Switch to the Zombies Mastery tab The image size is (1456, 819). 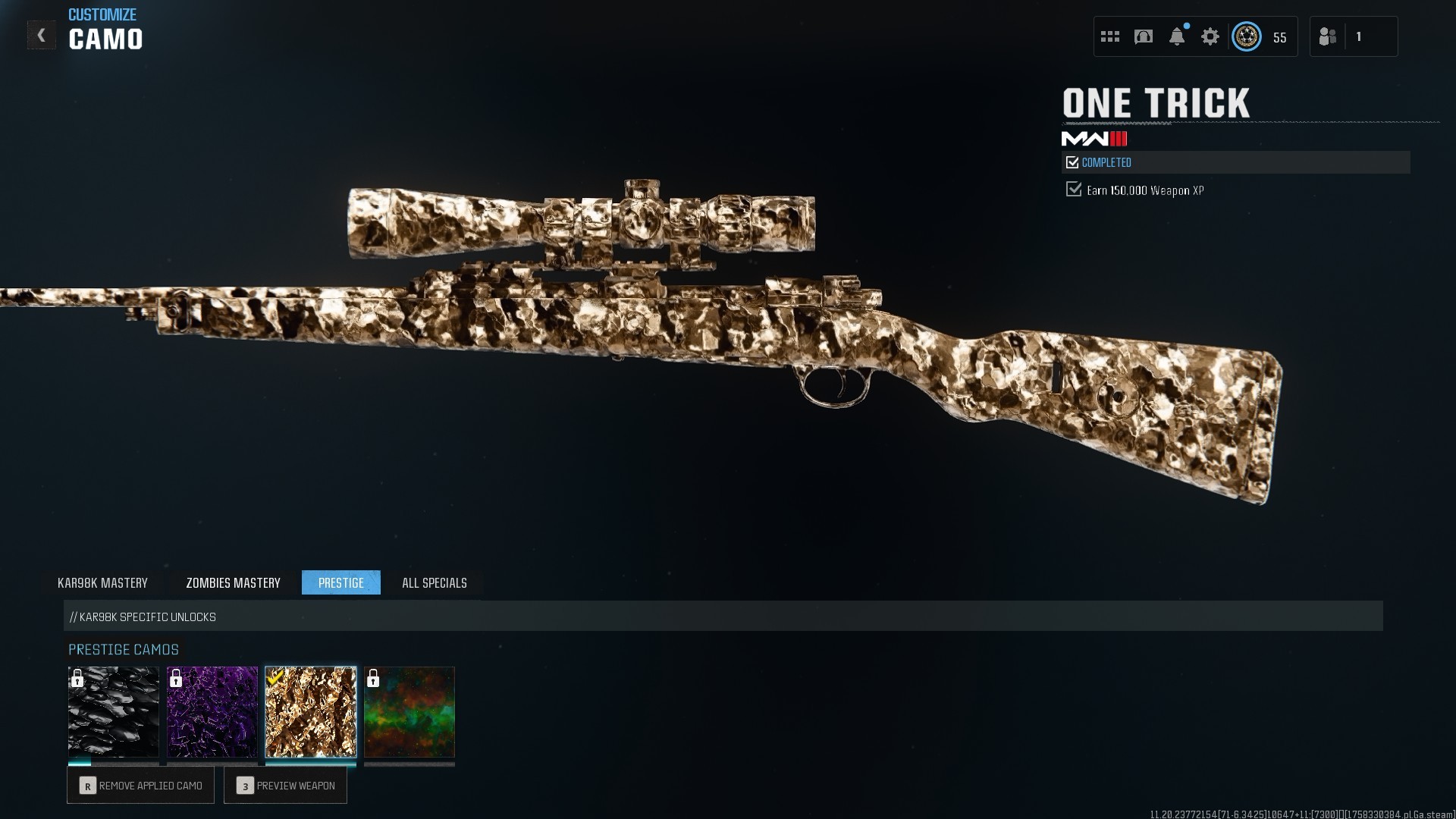(233, 582)
